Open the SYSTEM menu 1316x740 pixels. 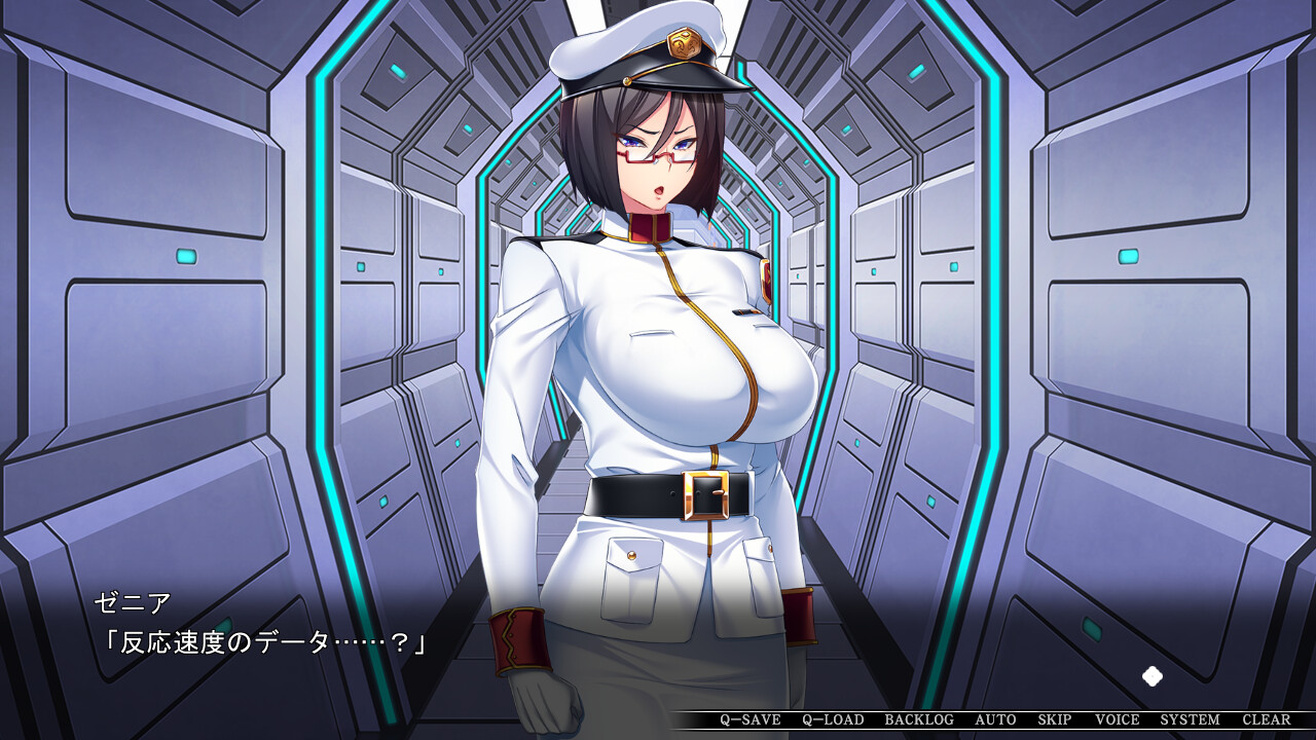click(x=1190, y=720)
